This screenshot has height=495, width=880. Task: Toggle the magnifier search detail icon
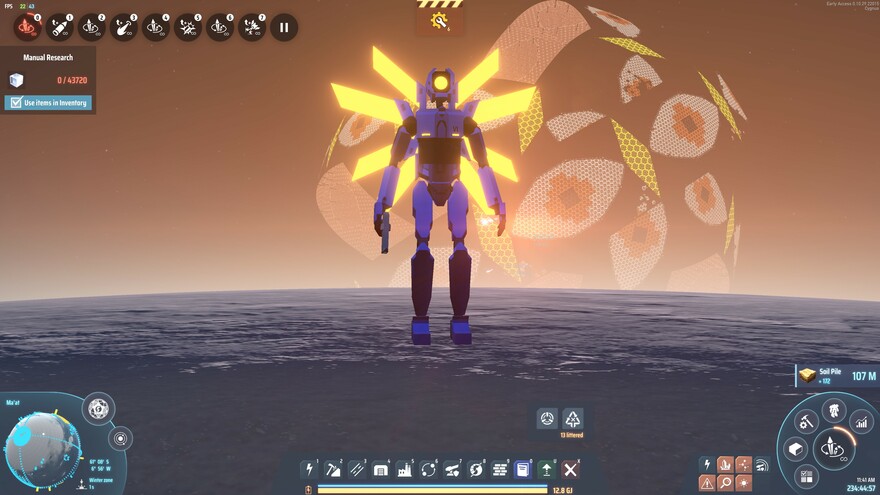coord(725,483)
